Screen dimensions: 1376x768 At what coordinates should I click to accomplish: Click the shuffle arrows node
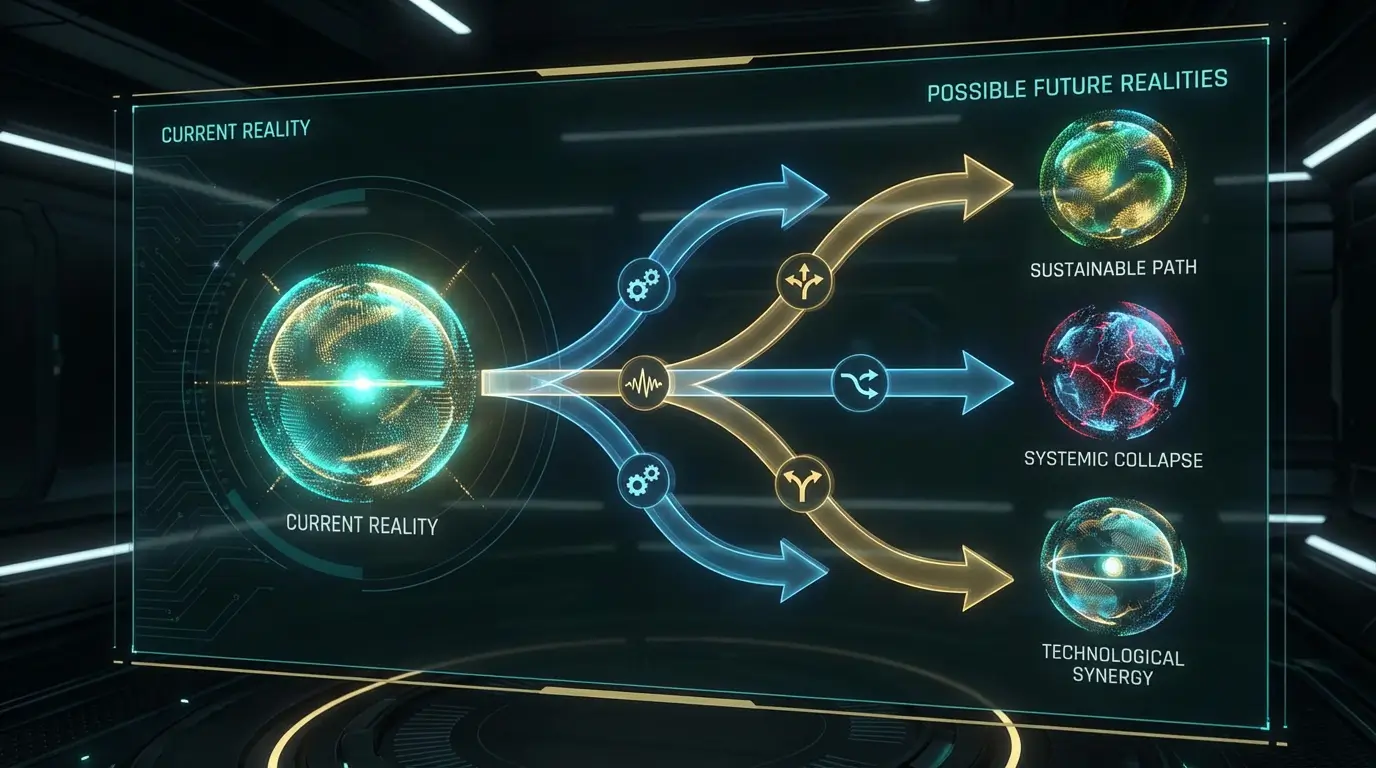click(x=859, y=381)
